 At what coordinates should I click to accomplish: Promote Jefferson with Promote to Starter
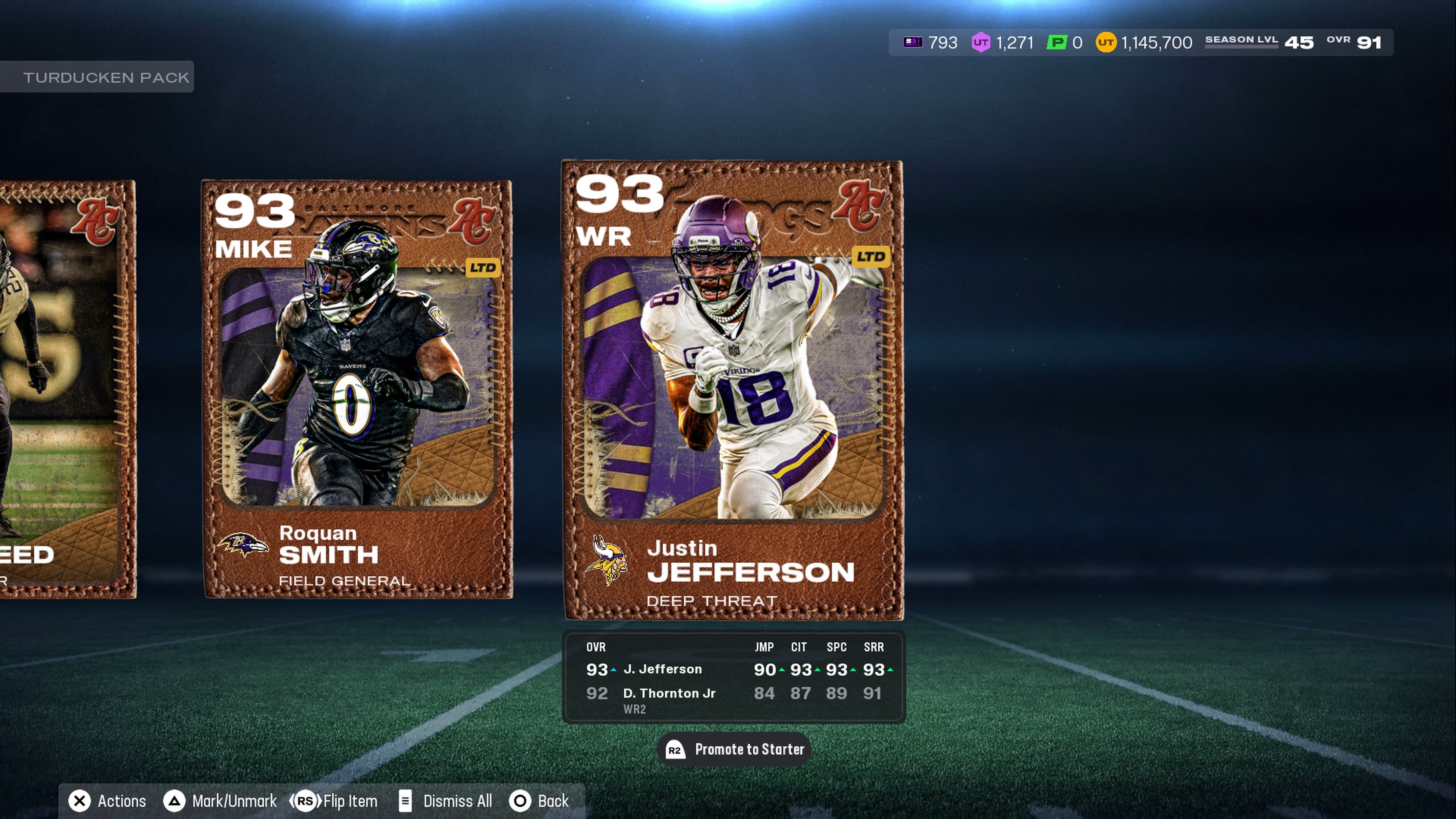coord(734,750)
